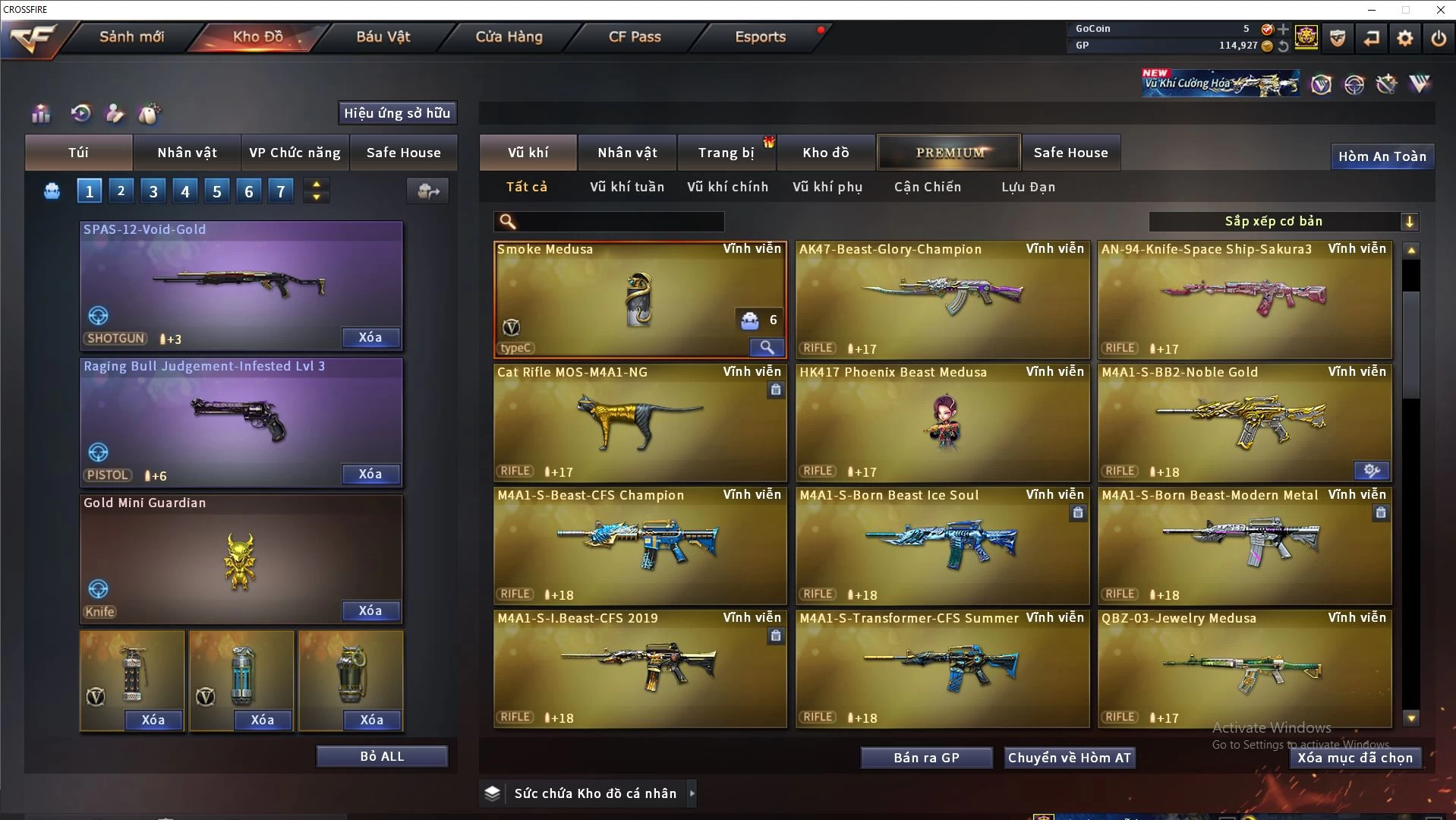Open the Esports menu
The width and height of the screenshot is (1456, 820).
point(760,36)
